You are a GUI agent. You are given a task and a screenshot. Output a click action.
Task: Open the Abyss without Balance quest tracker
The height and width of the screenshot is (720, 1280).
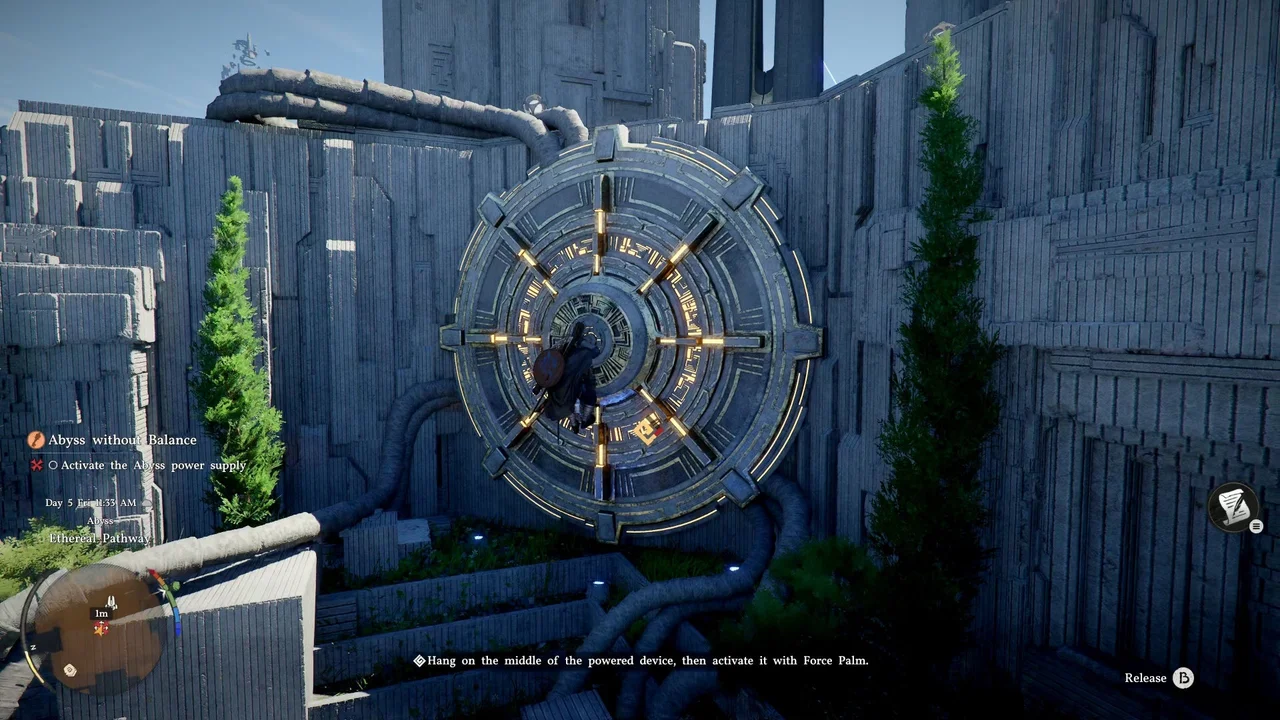coord(122,440)
